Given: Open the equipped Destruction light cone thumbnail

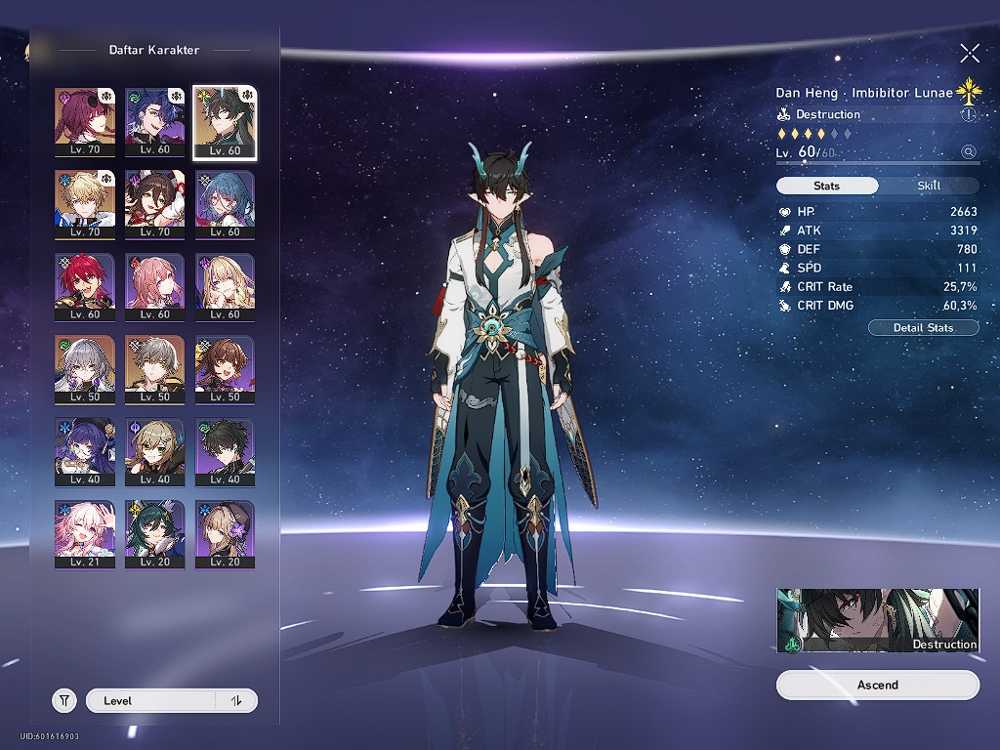Looking at the screenshot, I should coord(877,620).
